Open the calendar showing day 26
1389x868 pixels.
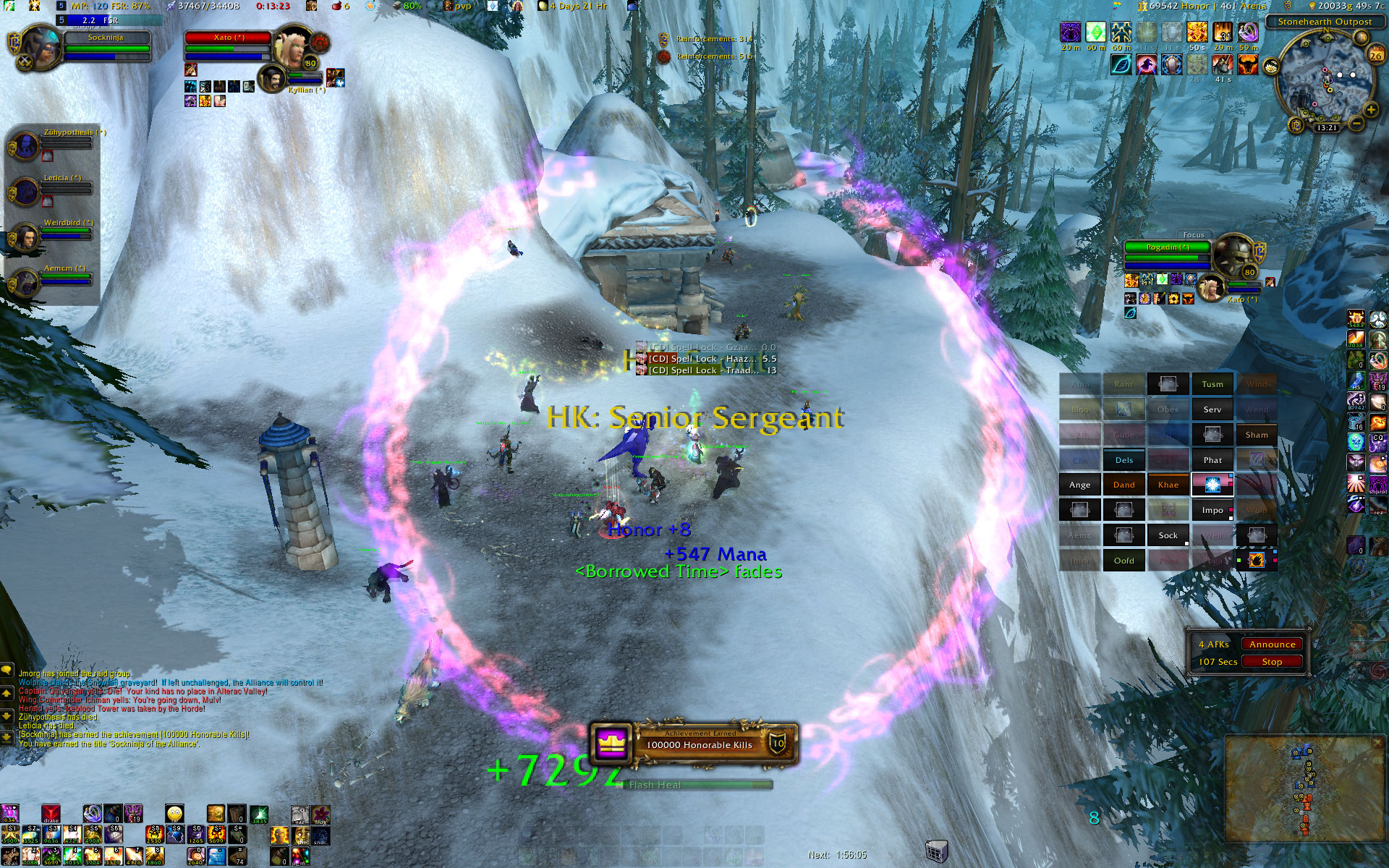(x=1375, y=54)
